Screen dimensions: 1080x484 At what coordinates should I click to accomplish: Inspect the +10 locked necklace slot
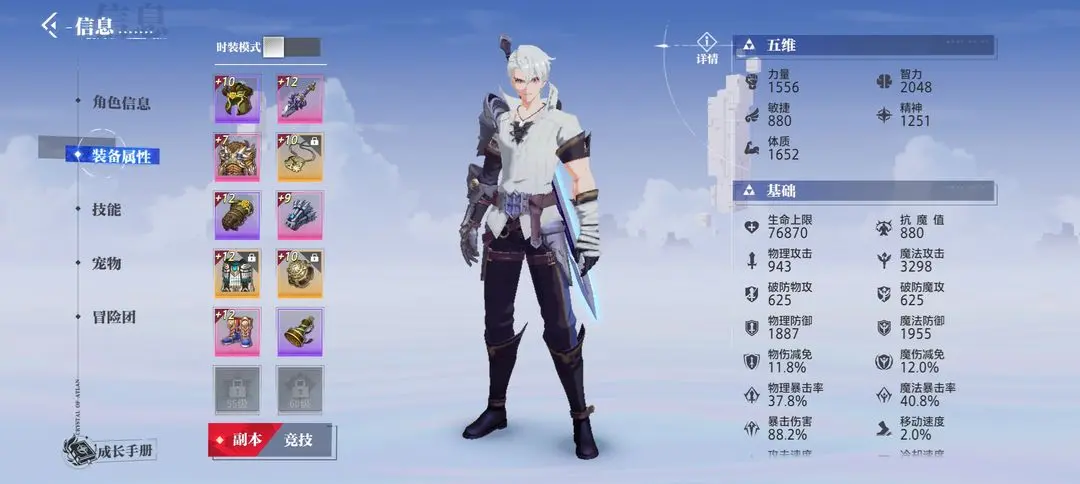coord(299,157)
